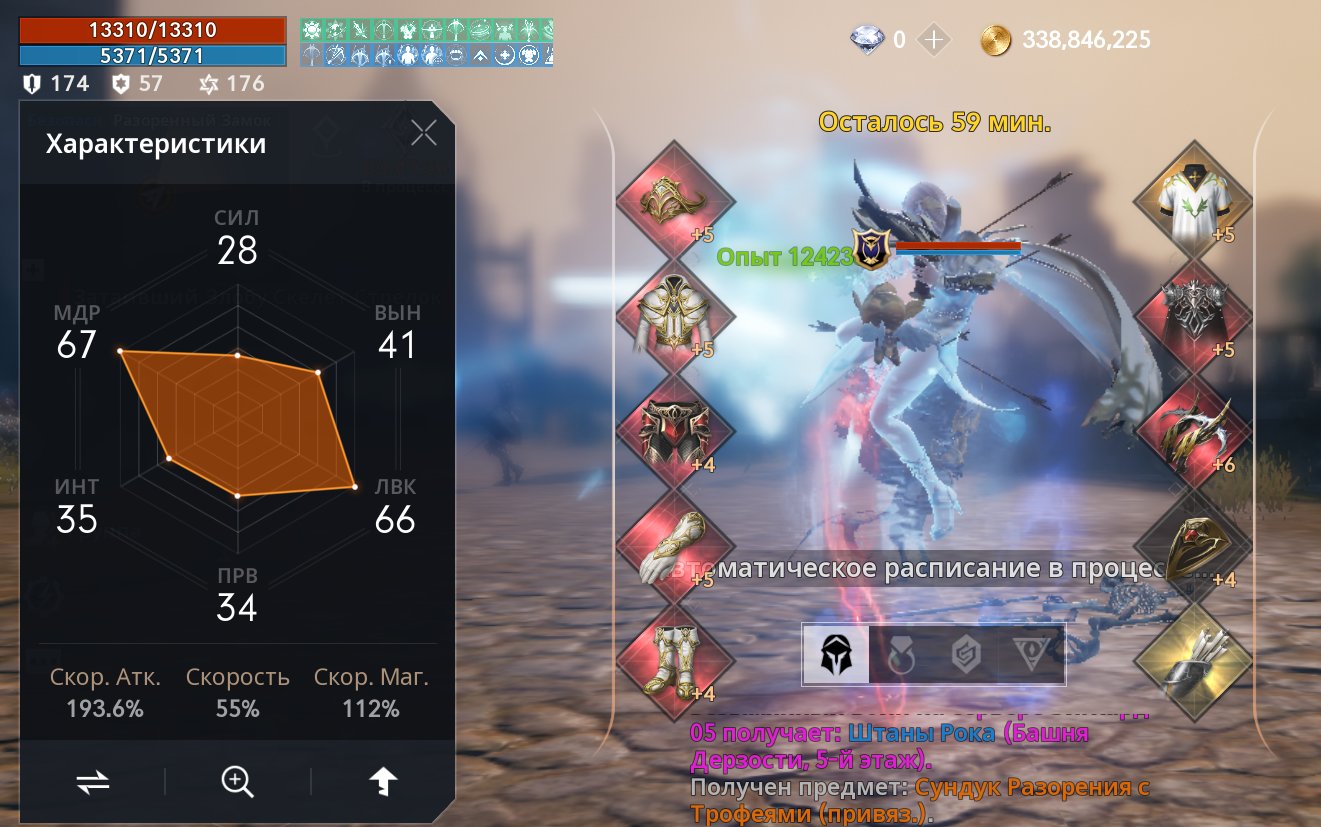The height and width of the screenshot is (827, 1321).
Task: Inspect the white shirt equipment slot
Action: click(x=1193, y=199)
